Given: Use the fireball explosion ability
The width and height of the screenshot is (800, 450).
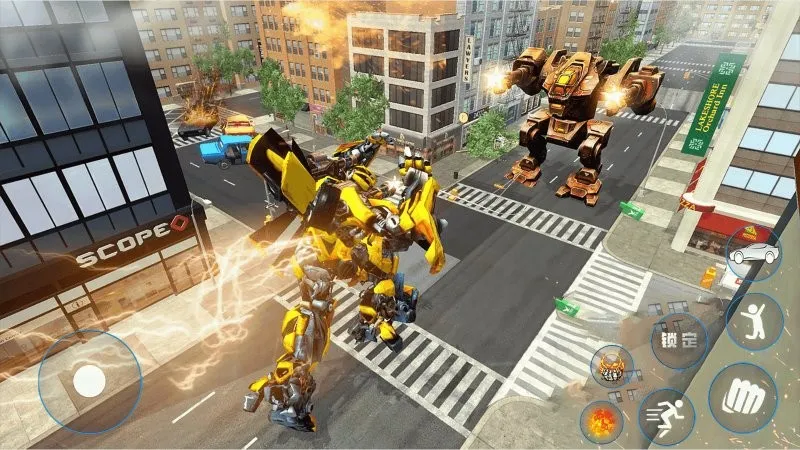Looking at the screenshot, I should point(602,421).
